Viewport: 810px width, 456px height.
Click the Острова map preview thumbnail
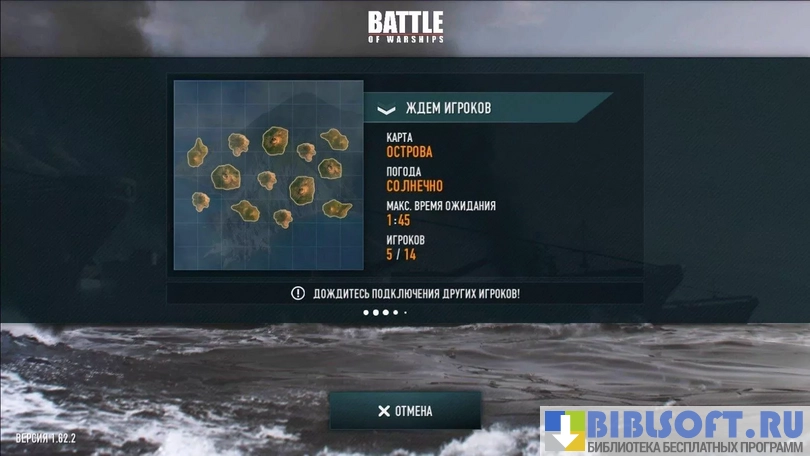(x=268, y=175)
